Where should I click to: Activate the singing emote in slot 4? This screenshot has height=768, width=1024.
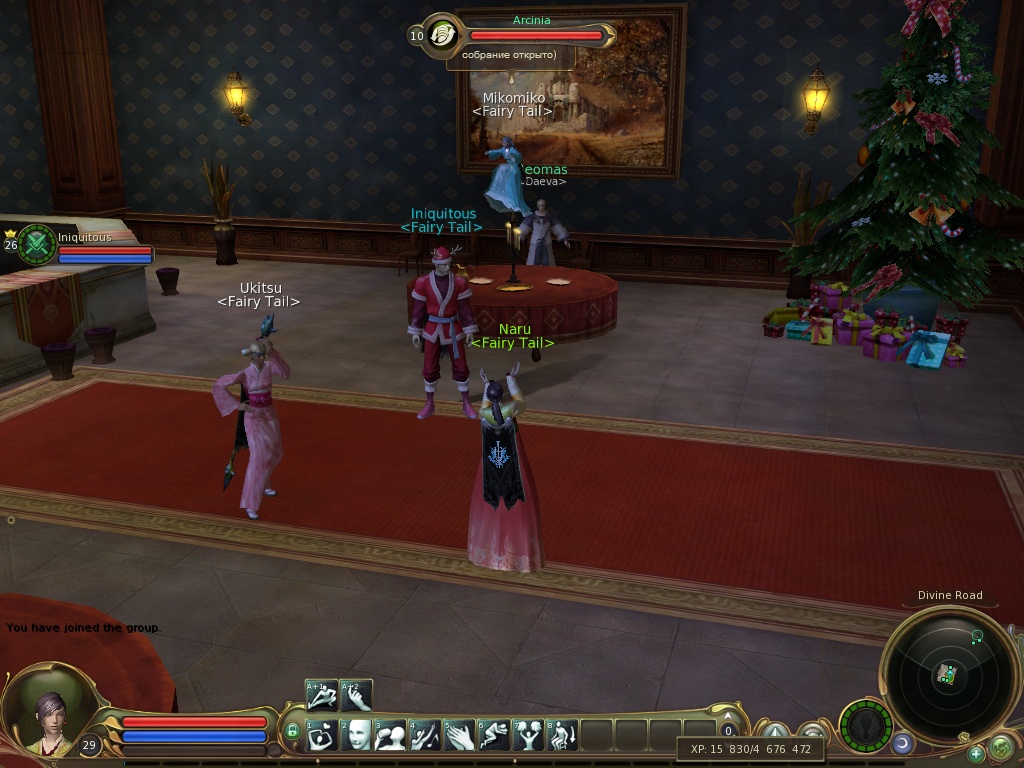[x=425, y=736]
